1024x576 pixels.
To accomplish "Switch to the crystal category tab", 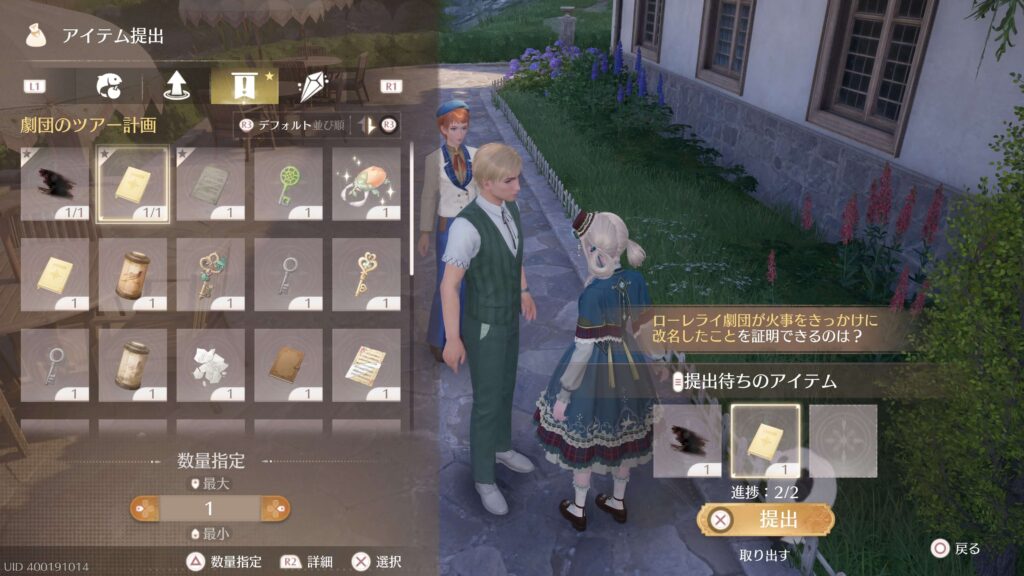I will pos(312,86).
